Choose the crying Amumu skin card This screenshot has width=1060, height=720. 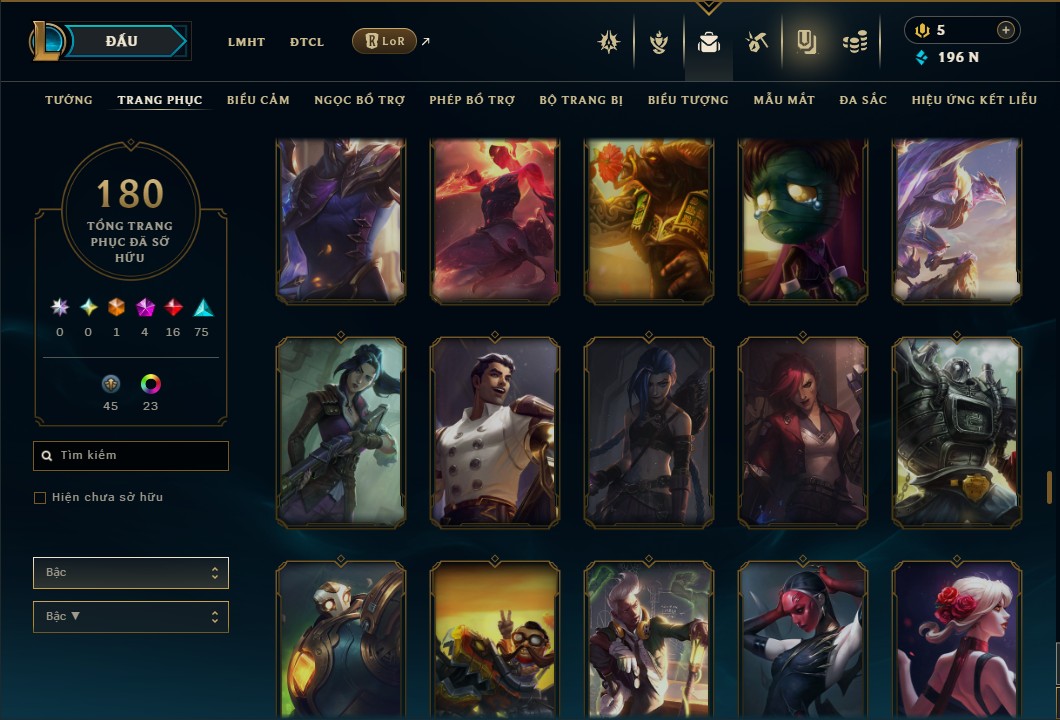click(802, 220)
